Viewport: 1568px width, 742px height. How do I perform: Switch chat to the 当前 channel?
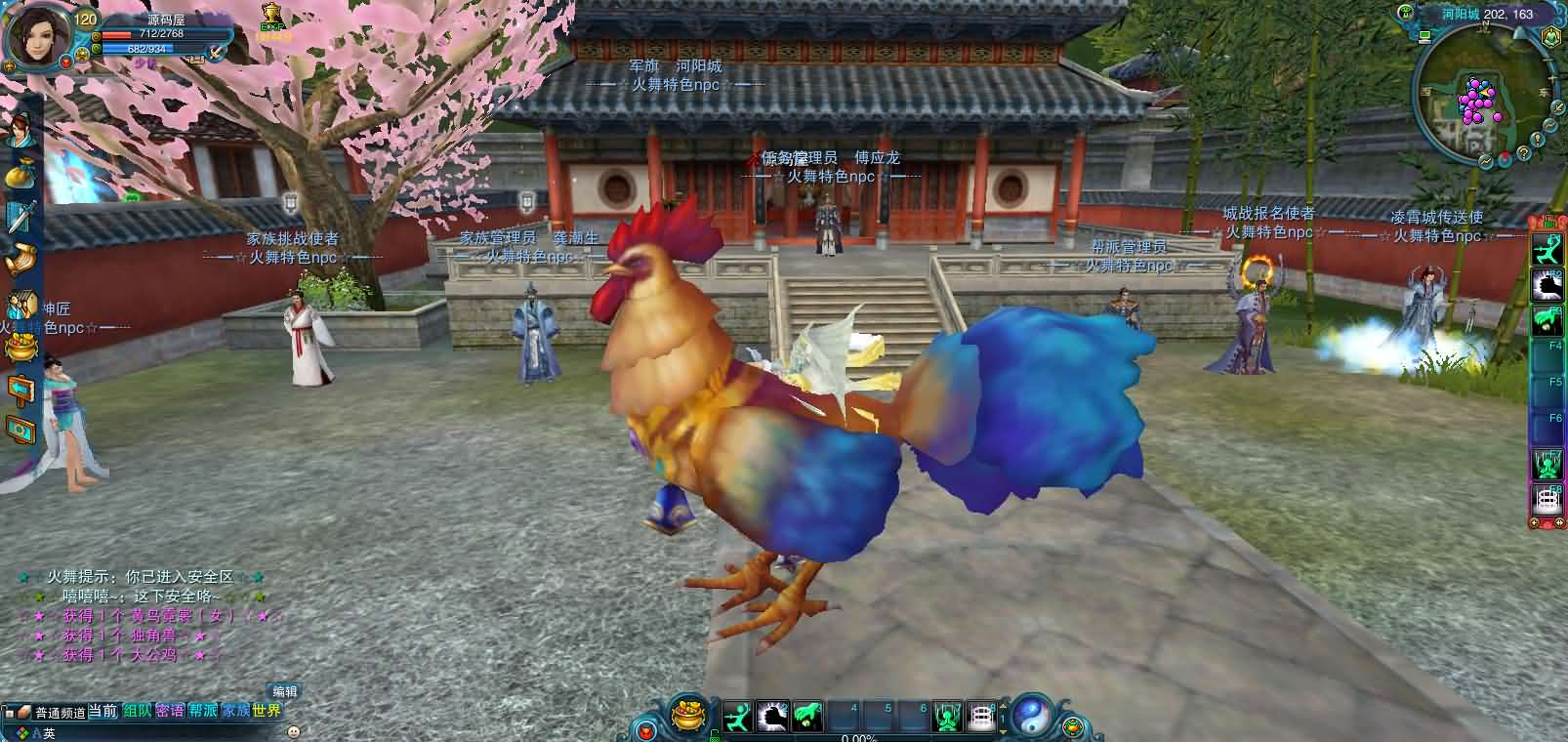point(103,712)
